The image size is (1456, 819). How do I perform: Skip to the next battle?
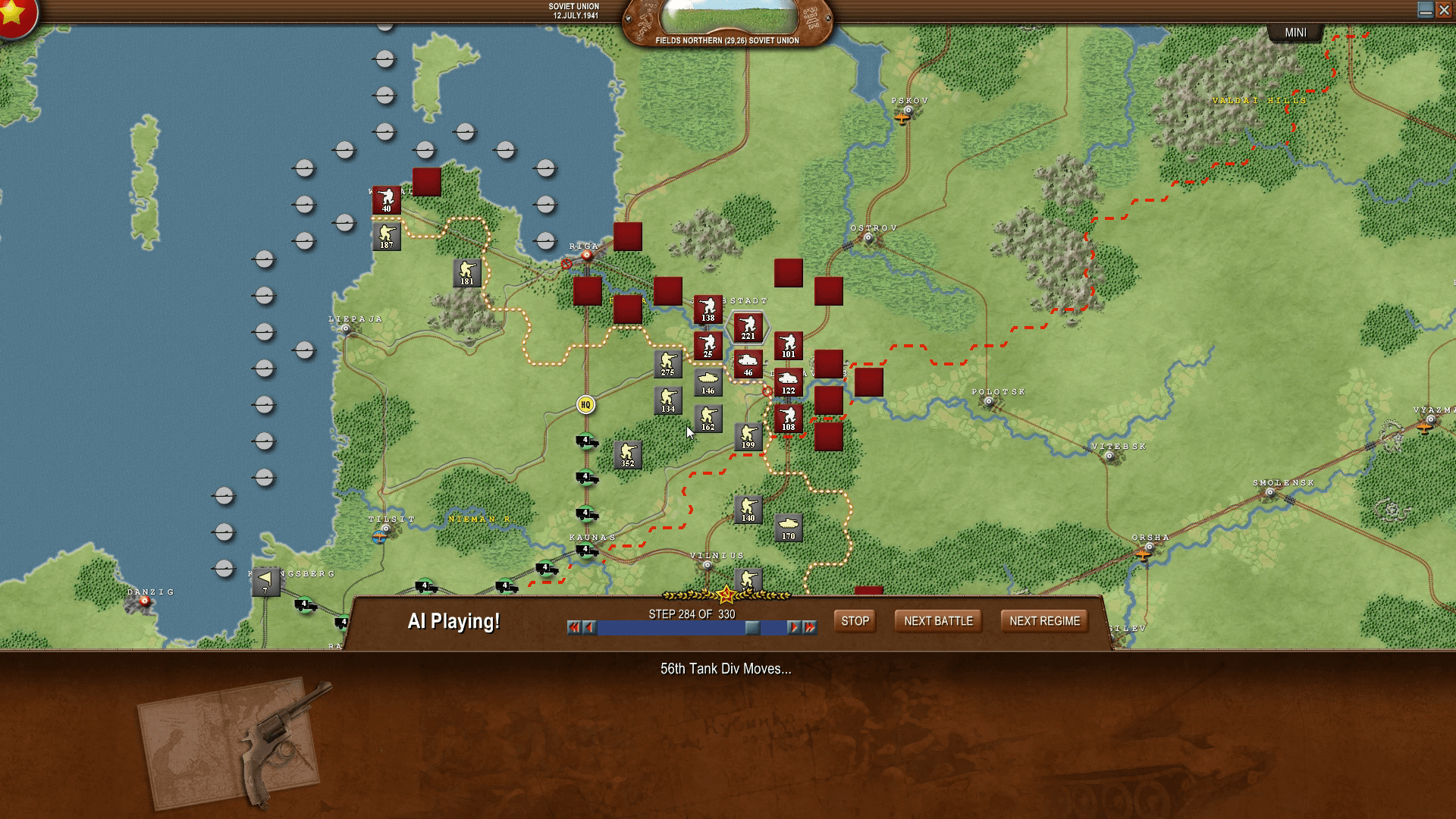(x=938, y=621)
